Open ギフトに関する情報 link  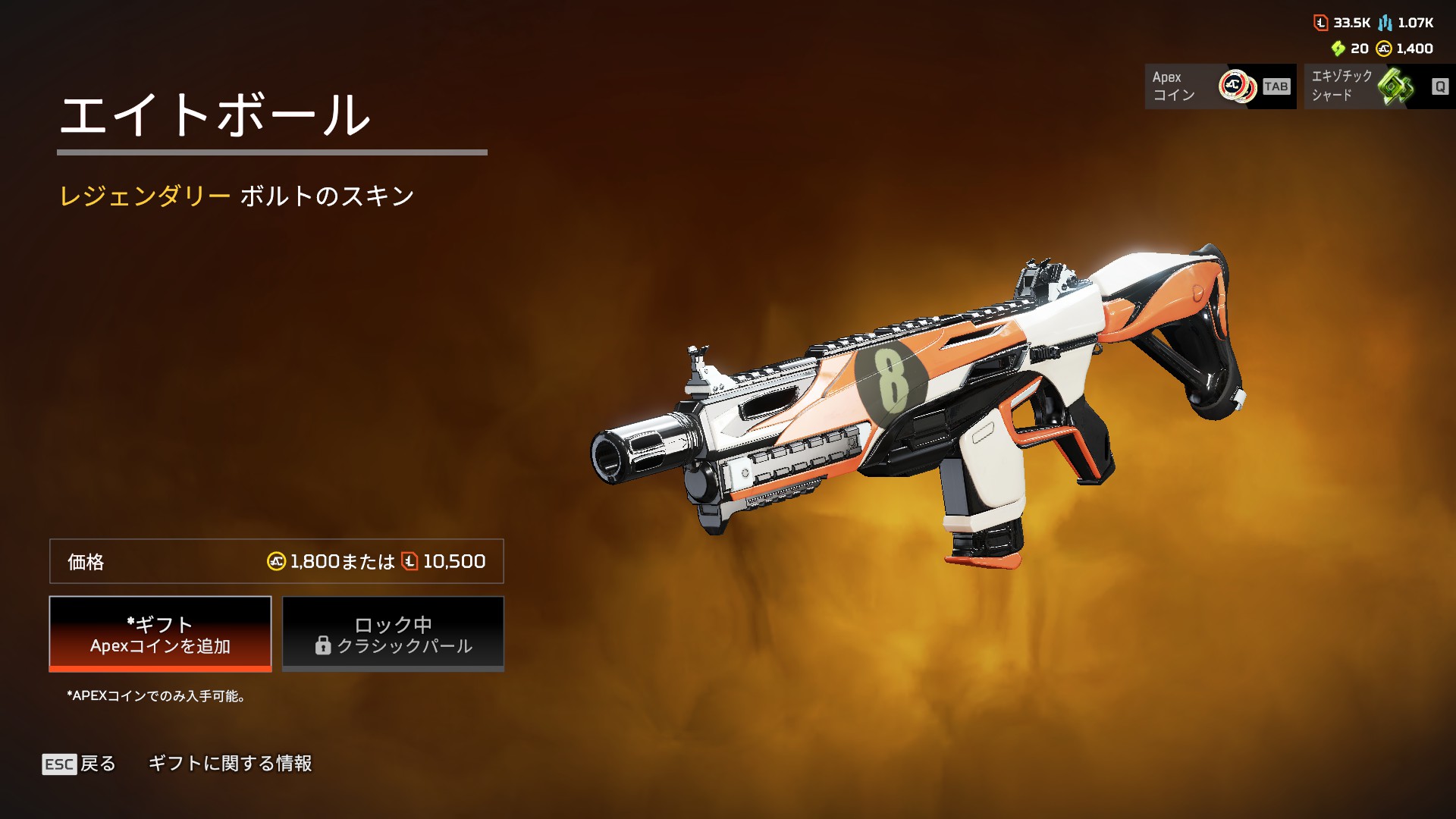[230, 764]
